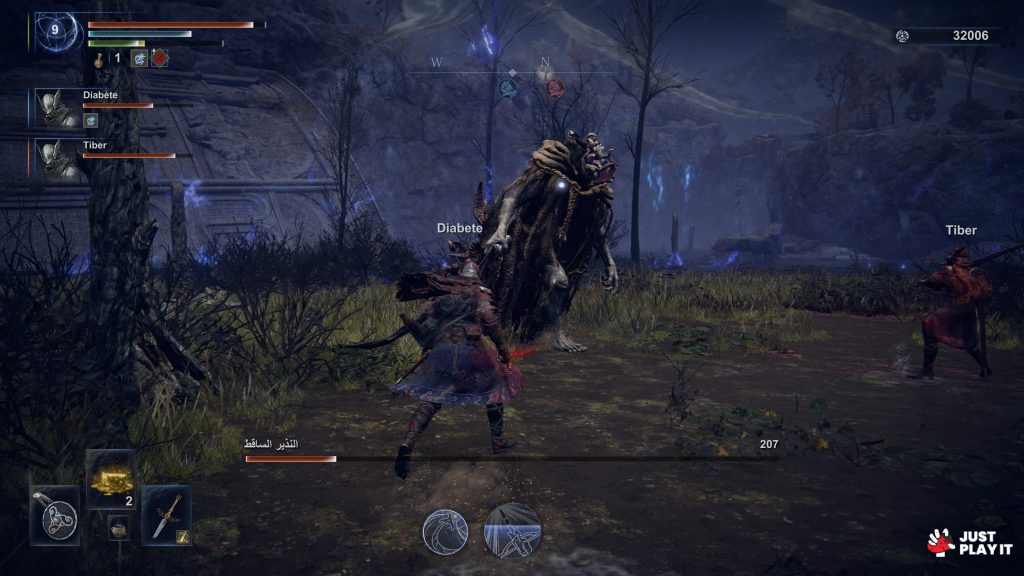Select the round shield equipment slot

55,516
